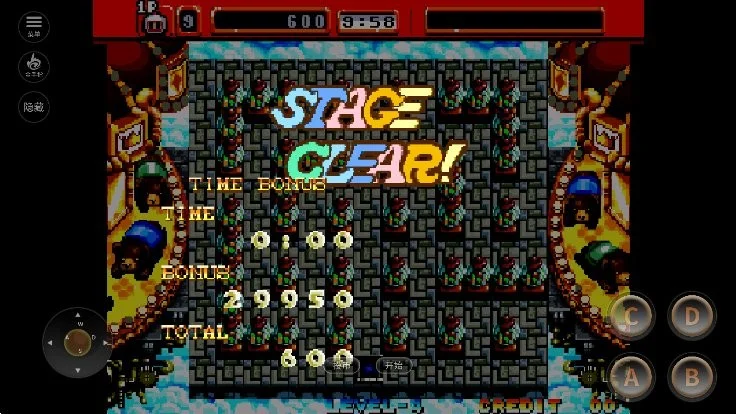Tap the D action button
The height and width of the screenshot is (414, 736).
691,317
